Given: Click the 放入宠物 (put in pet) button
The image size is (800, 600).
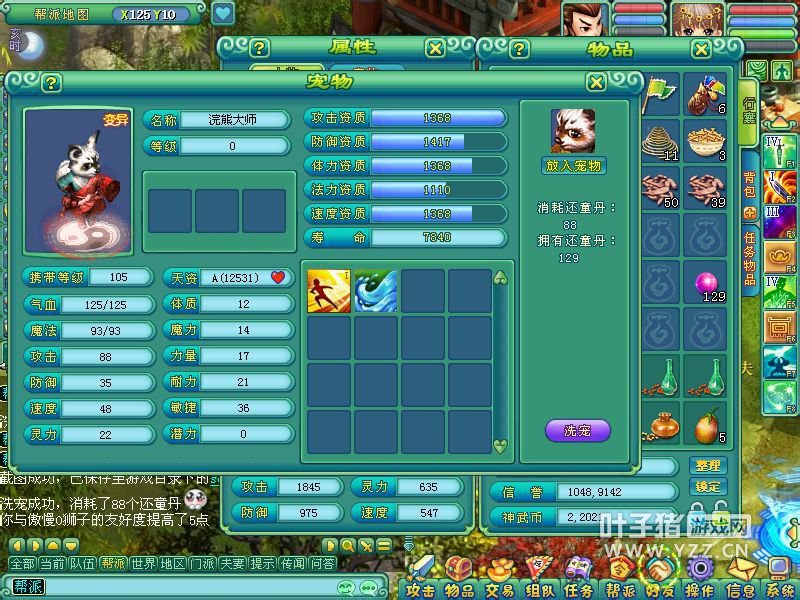Looking at the screenshot, I should pyautogui.click(x=575, y=166).
